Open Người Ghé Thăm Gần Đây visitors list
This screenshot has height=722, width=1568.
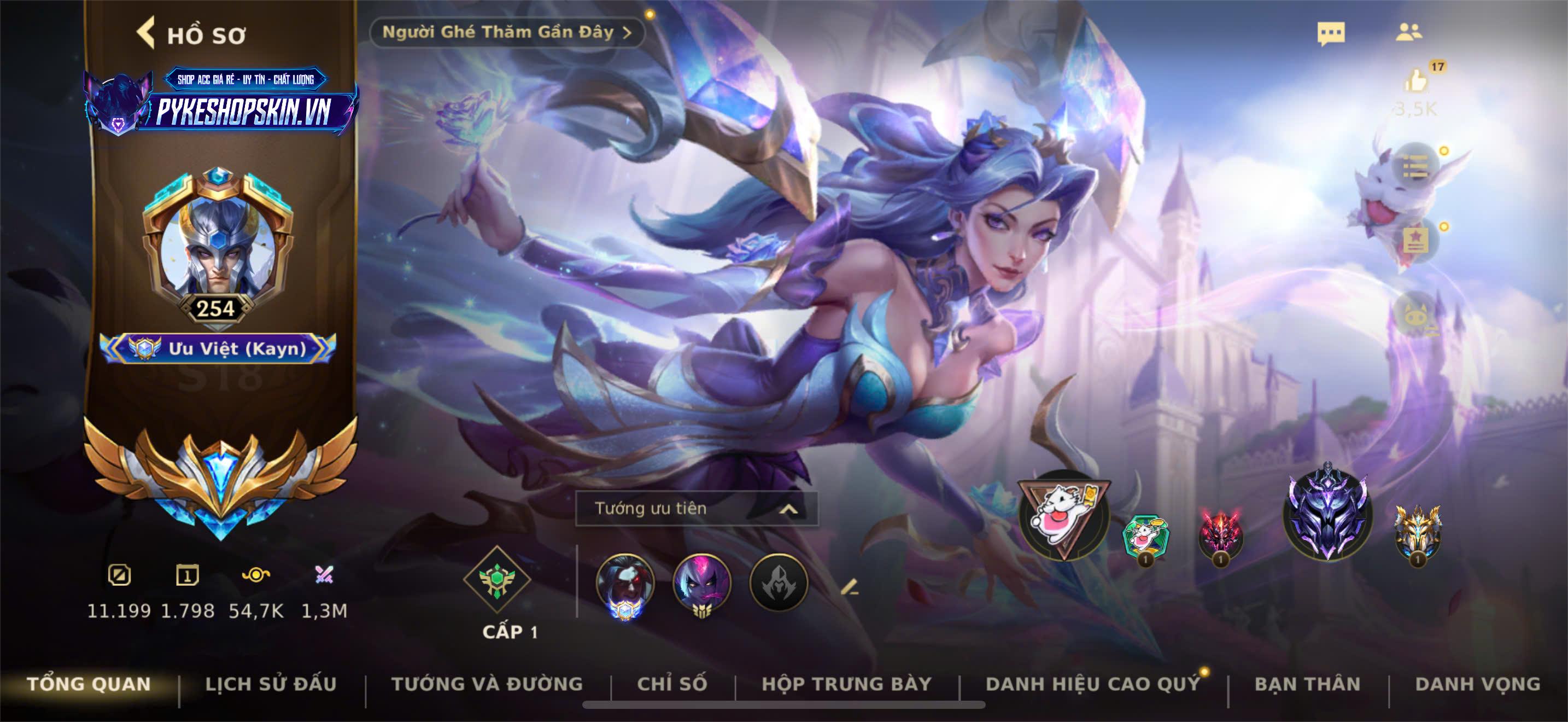(x=506, y=32)
